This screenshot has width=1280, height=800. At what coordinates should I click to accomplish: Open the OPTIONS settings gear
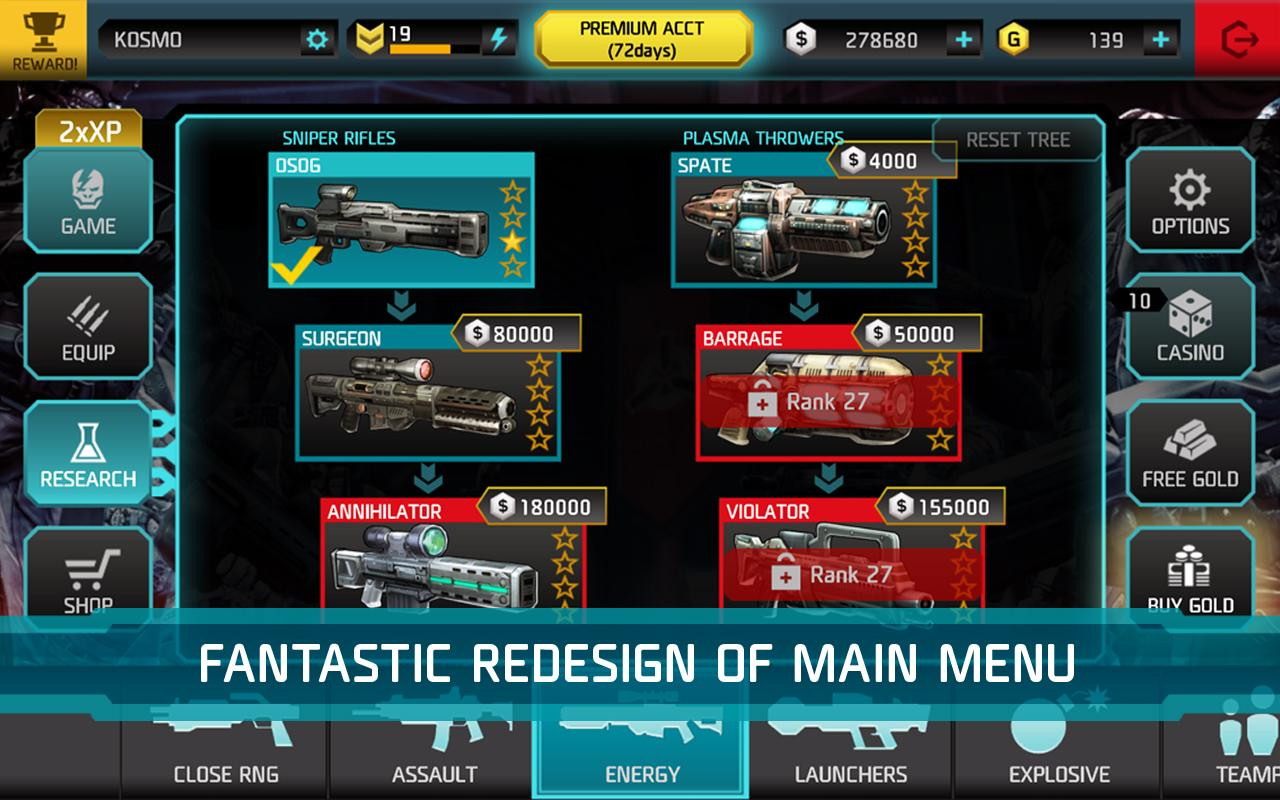tap(1189, 200)
